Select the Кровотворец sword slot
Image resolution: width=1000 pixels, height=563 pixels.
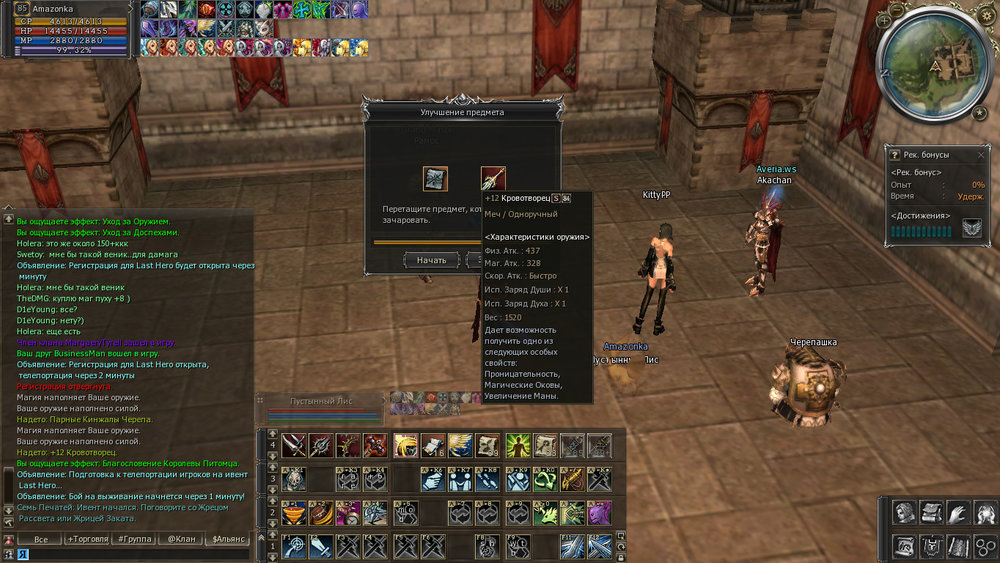[x=492, y=179]
